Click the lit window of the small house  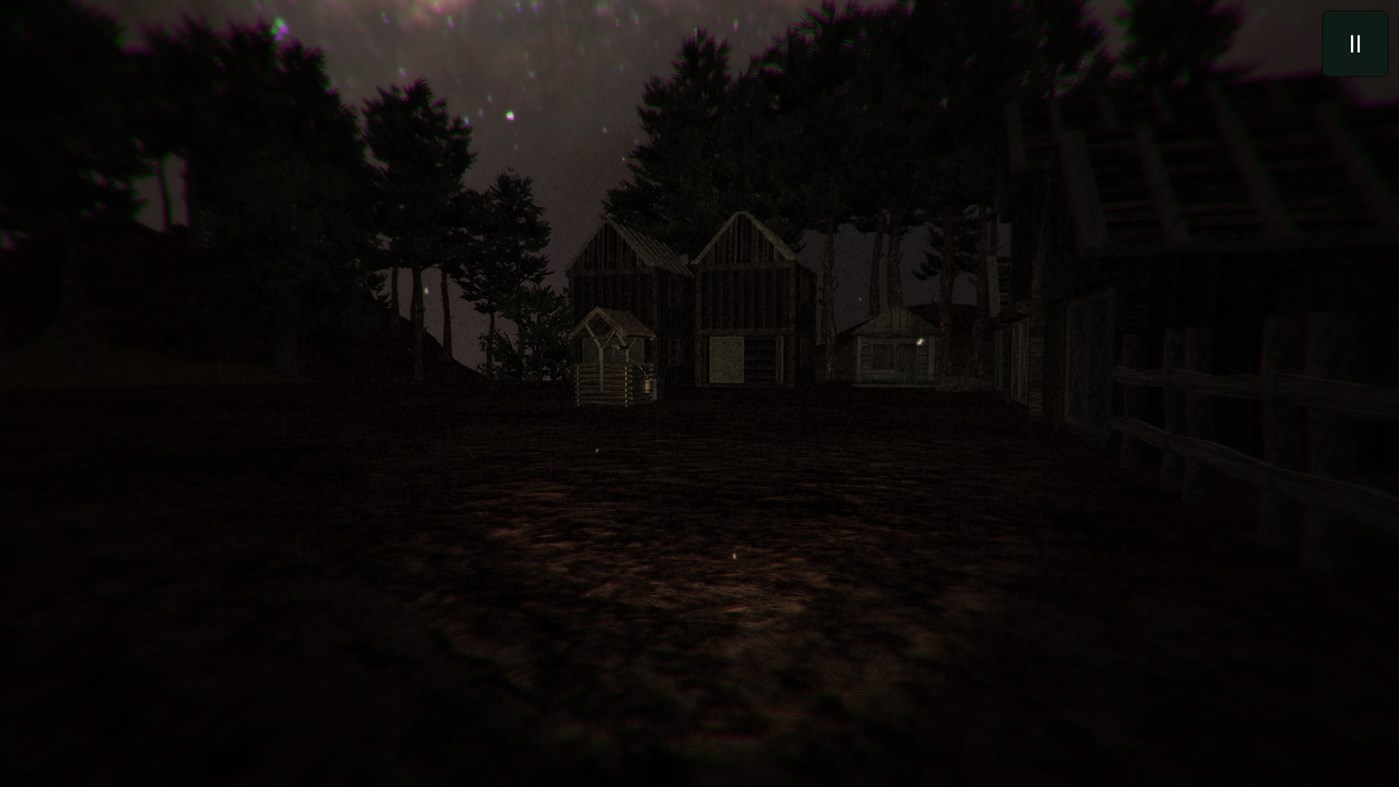coord(920,343)
